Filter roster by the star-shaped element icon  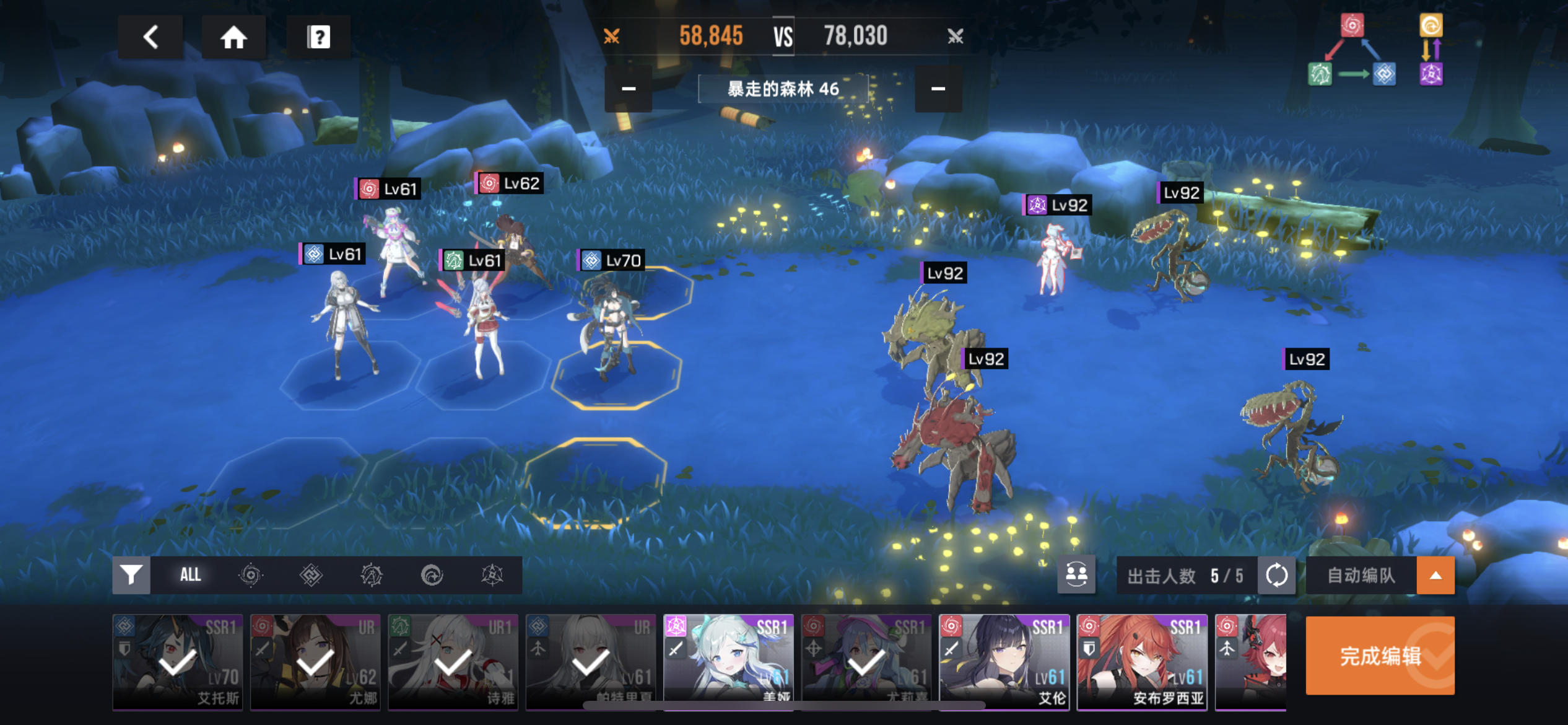(x=492, y=575)
